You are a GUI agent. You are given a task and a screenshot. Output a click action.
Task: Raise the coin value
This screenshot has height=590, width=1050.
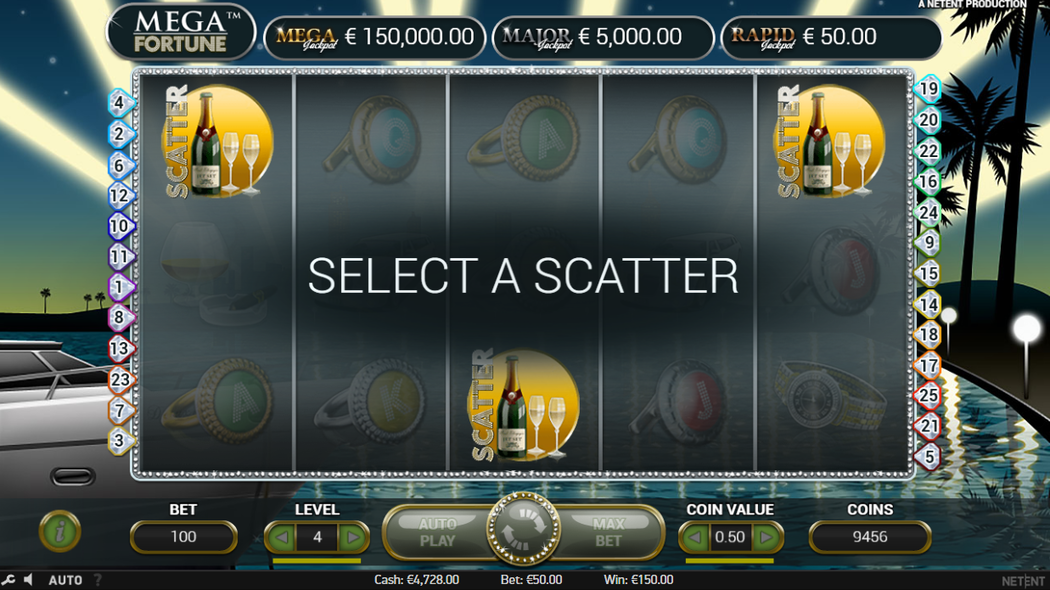pyautogui.click(x=765, y=538)
